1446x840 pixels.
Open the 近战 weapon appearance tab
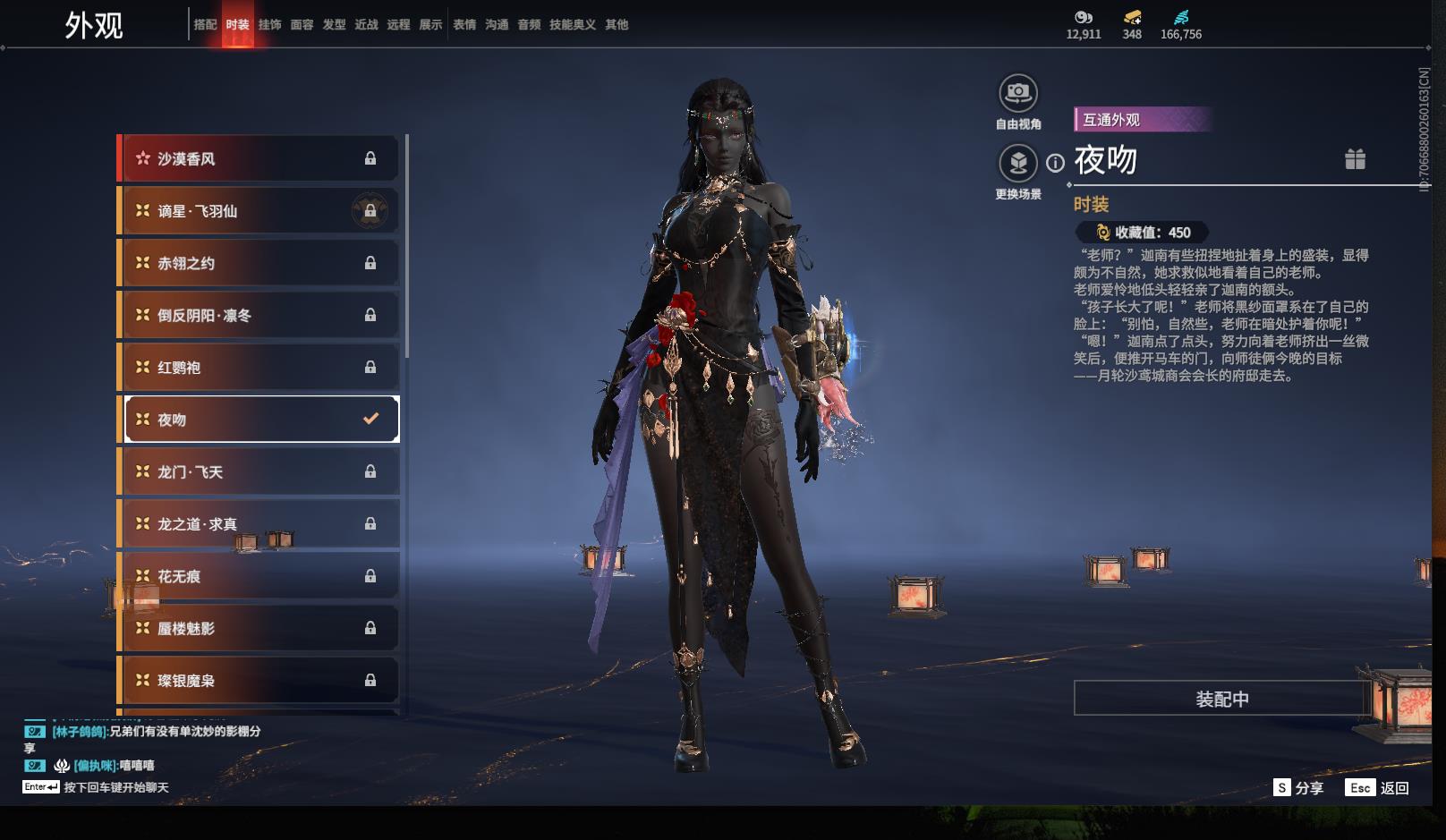(x=366, y=25)
